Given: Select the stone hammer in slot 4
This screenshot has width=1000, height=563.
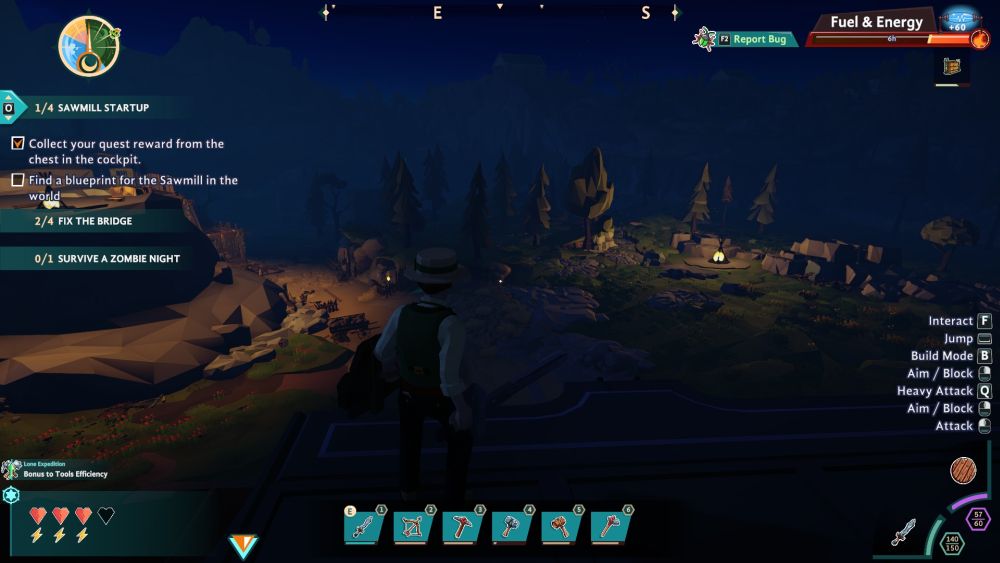Looking at the screenshot, I should 510,526.
